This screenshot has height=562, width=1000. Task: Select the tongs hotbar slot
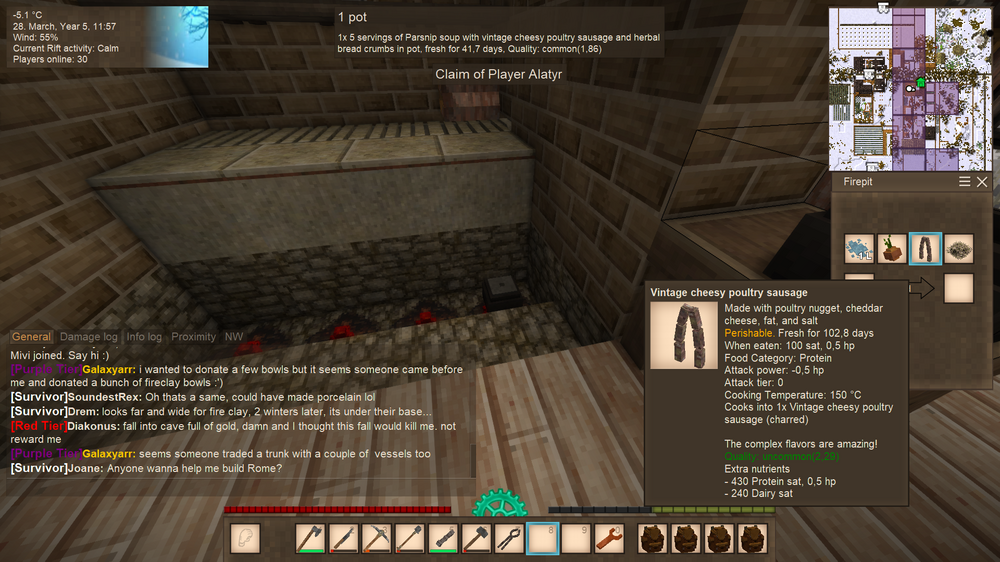509,539
